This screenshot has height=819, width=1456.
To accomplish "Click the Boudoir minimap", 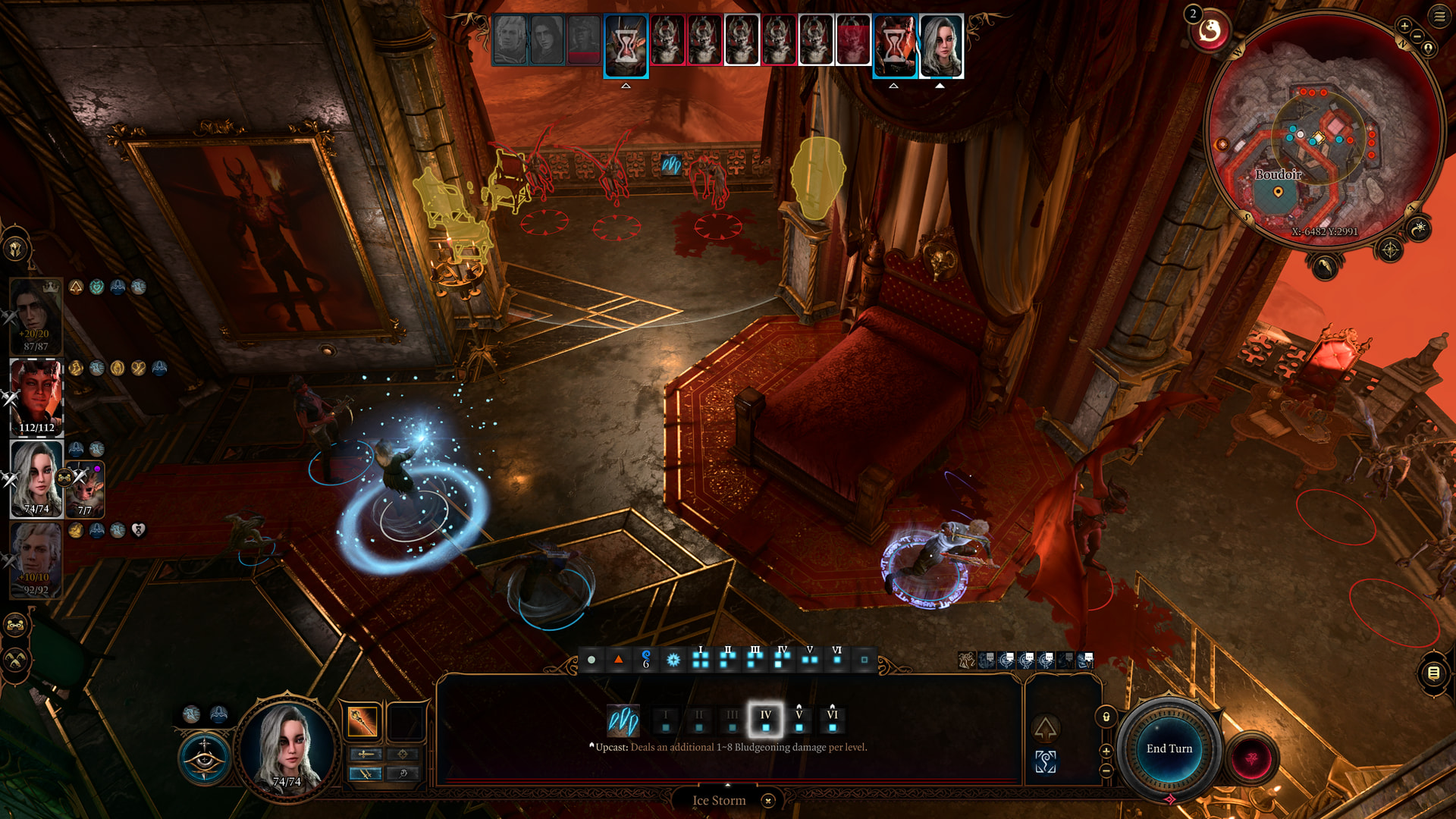I will pyautogui.click(x=1323, y=133).
